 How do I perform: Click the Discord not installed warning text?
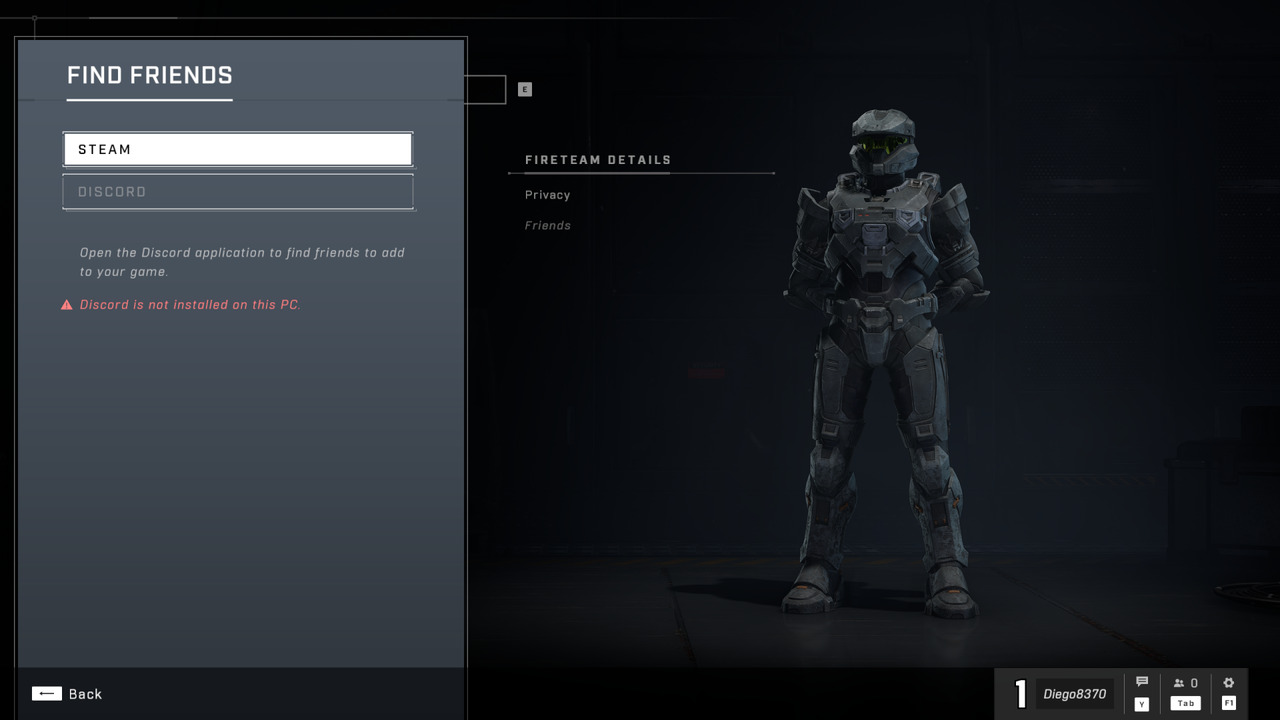coord(191,304)
